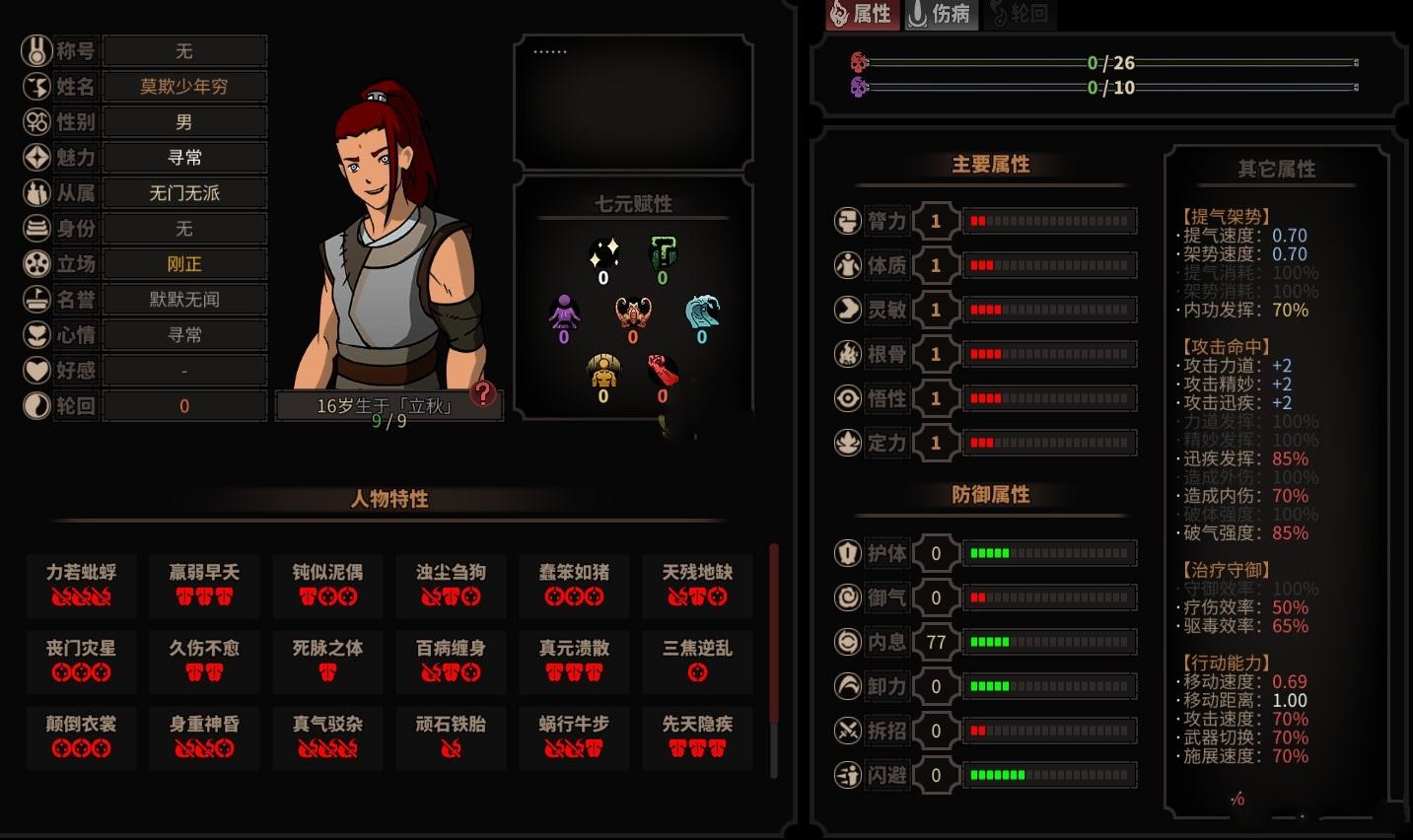Choose the 羸弱早夭 trait tile
Viewport: 1413px width, 840px height.
[x=204, y=584]
